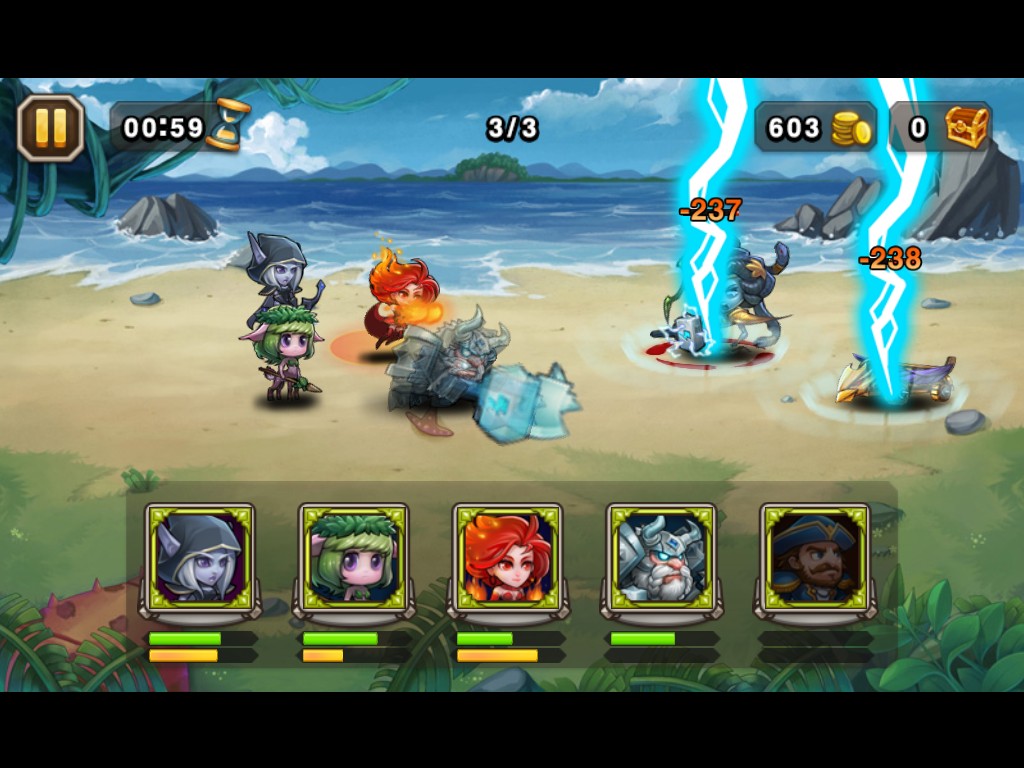
Task: Activate the green-haired dryad hero portrait
Action: [354, 558]
